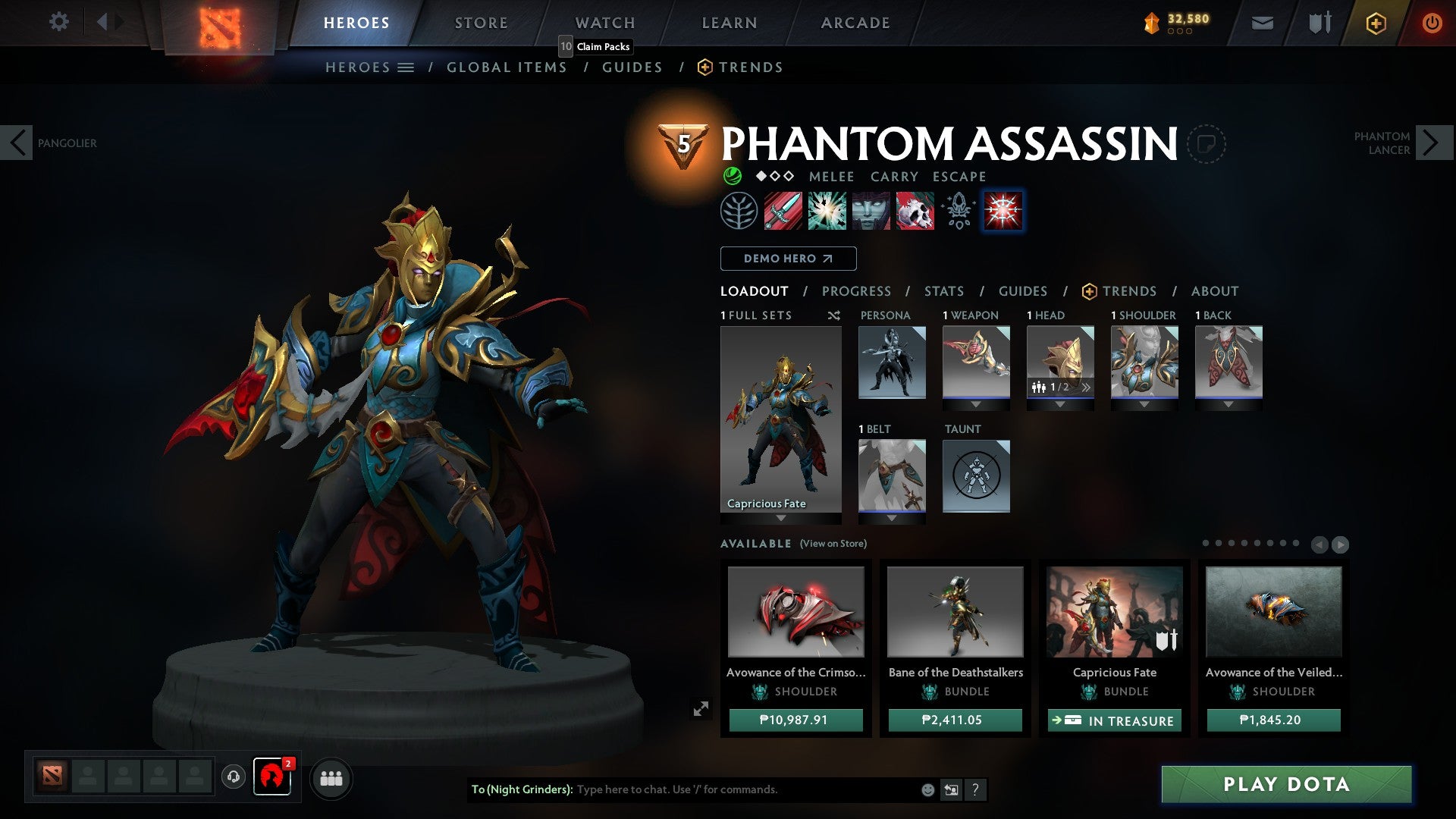Click the settings gear icon
This screenshot has width=1456, height=819.
(58, 22)
